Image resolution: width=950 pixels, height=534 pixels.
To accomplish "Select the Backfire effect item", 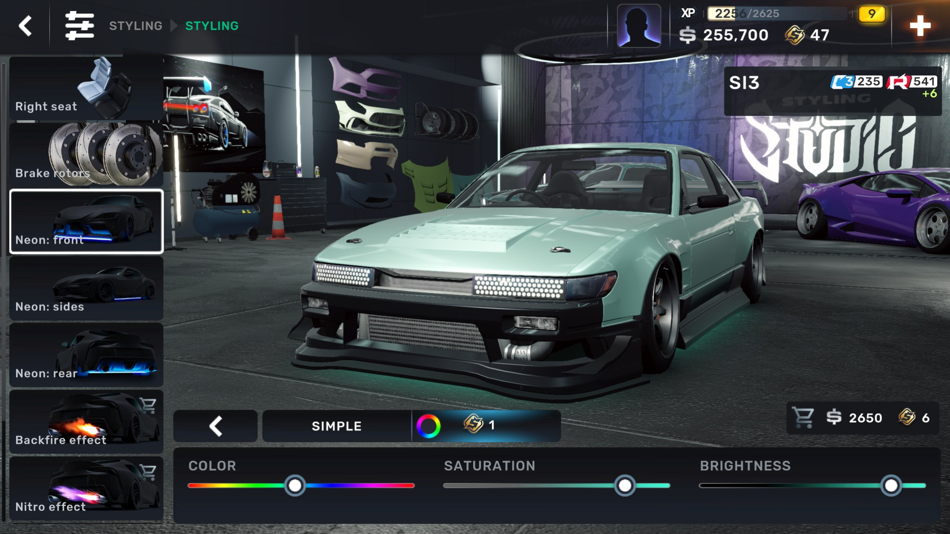I will (86, 421).
